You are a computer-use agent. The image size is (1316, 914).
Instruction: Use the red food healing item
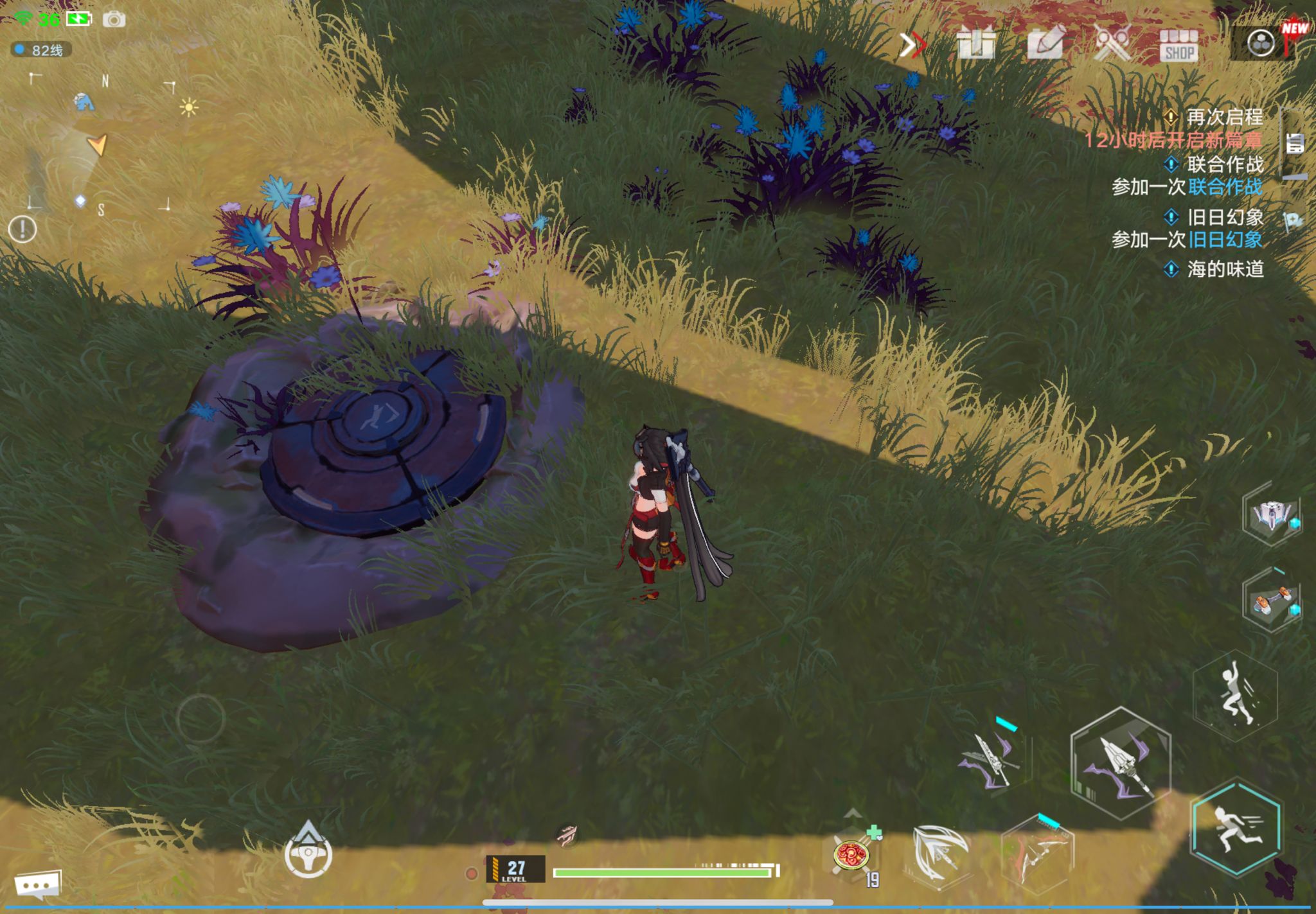pyautogui.click(x=851, y=855)
